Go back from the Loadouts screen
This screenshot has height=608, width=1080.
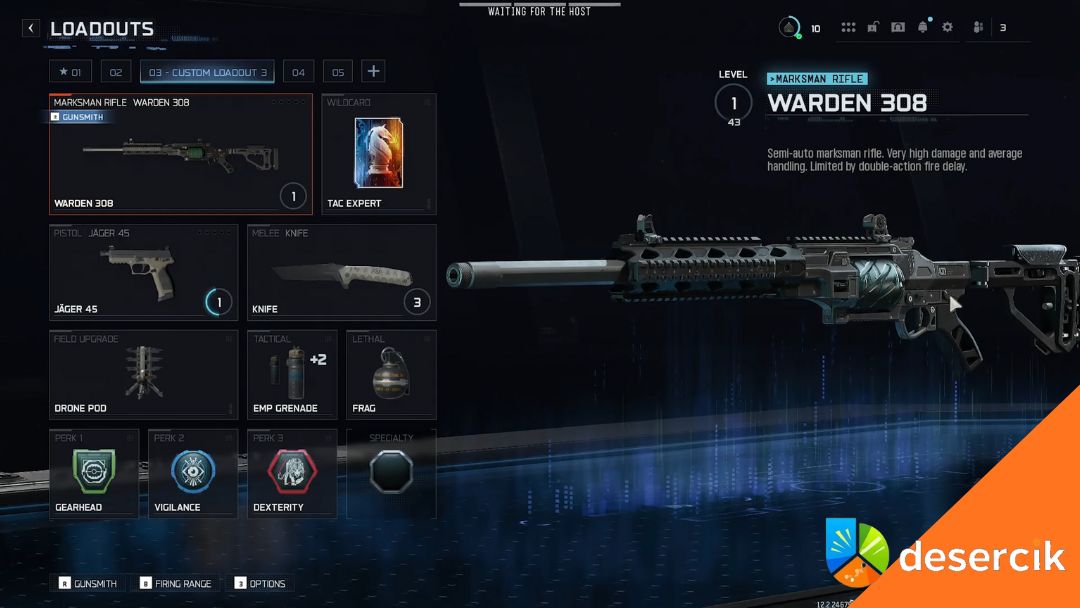[x=31, y=29]
